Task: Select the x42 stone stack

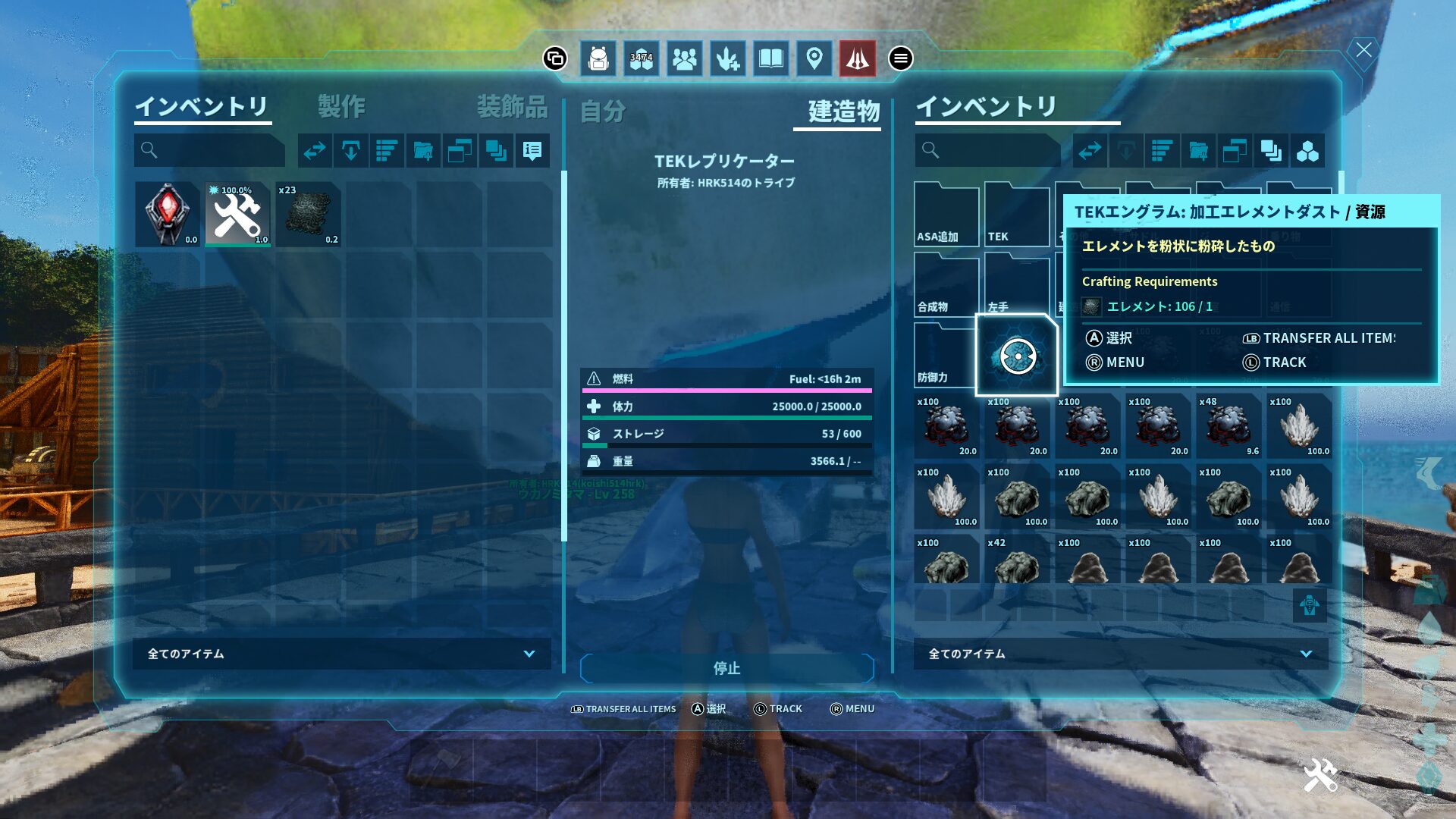Action: pos(1017,560)
